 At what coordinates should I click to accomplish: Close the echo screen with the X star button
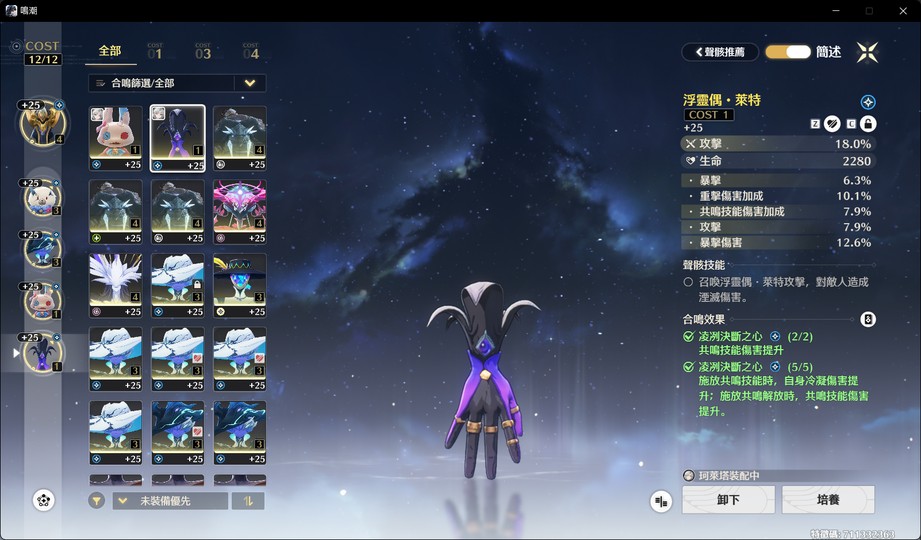pos(867,52)
